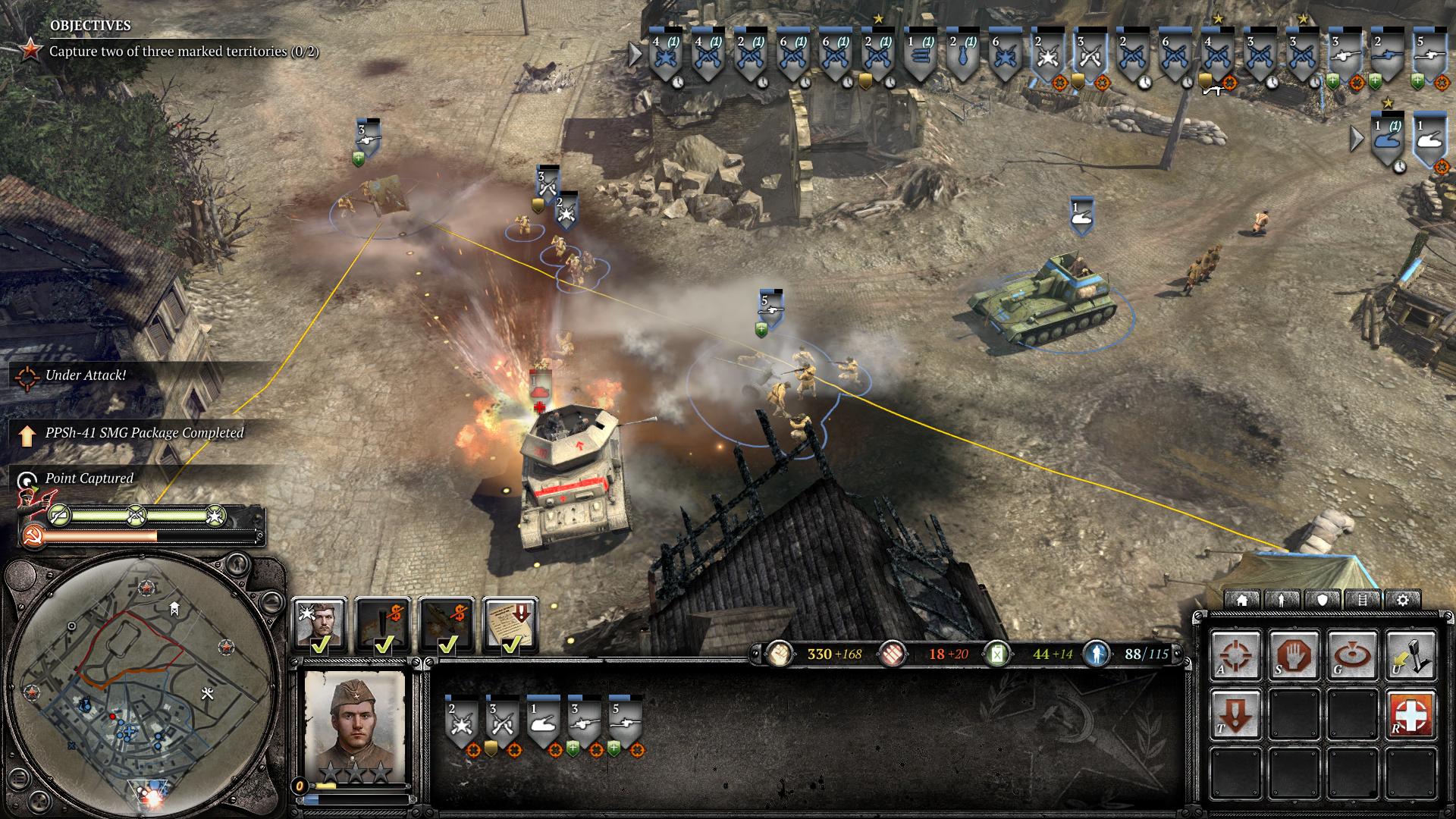1456x819 pixels.
Task: Open the gear settings tab
Action: pyautogui.click(x=1403, y=600)
